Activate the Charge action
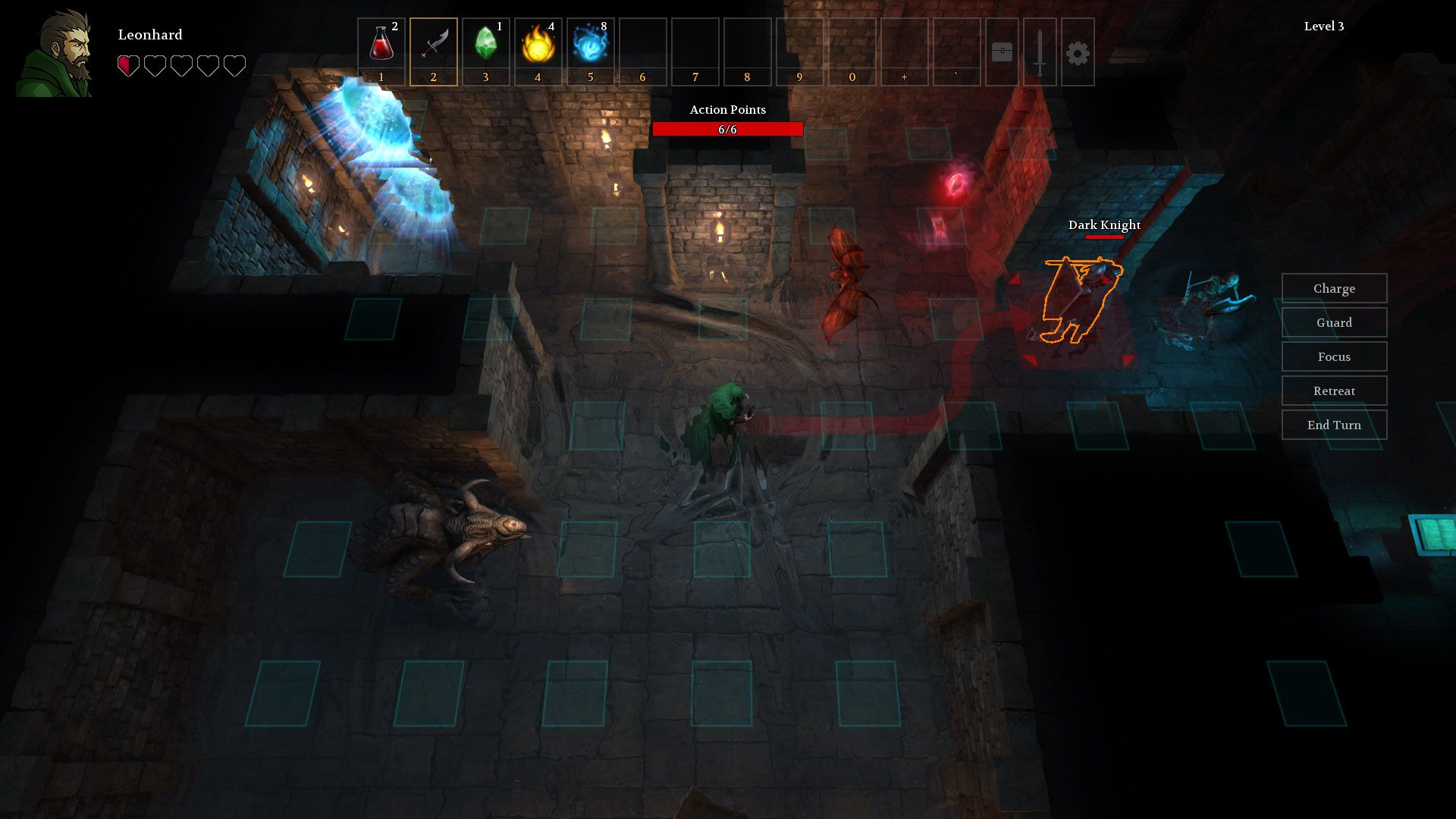This screenshot has height=819, width=1456. [x=1334, y=288]
